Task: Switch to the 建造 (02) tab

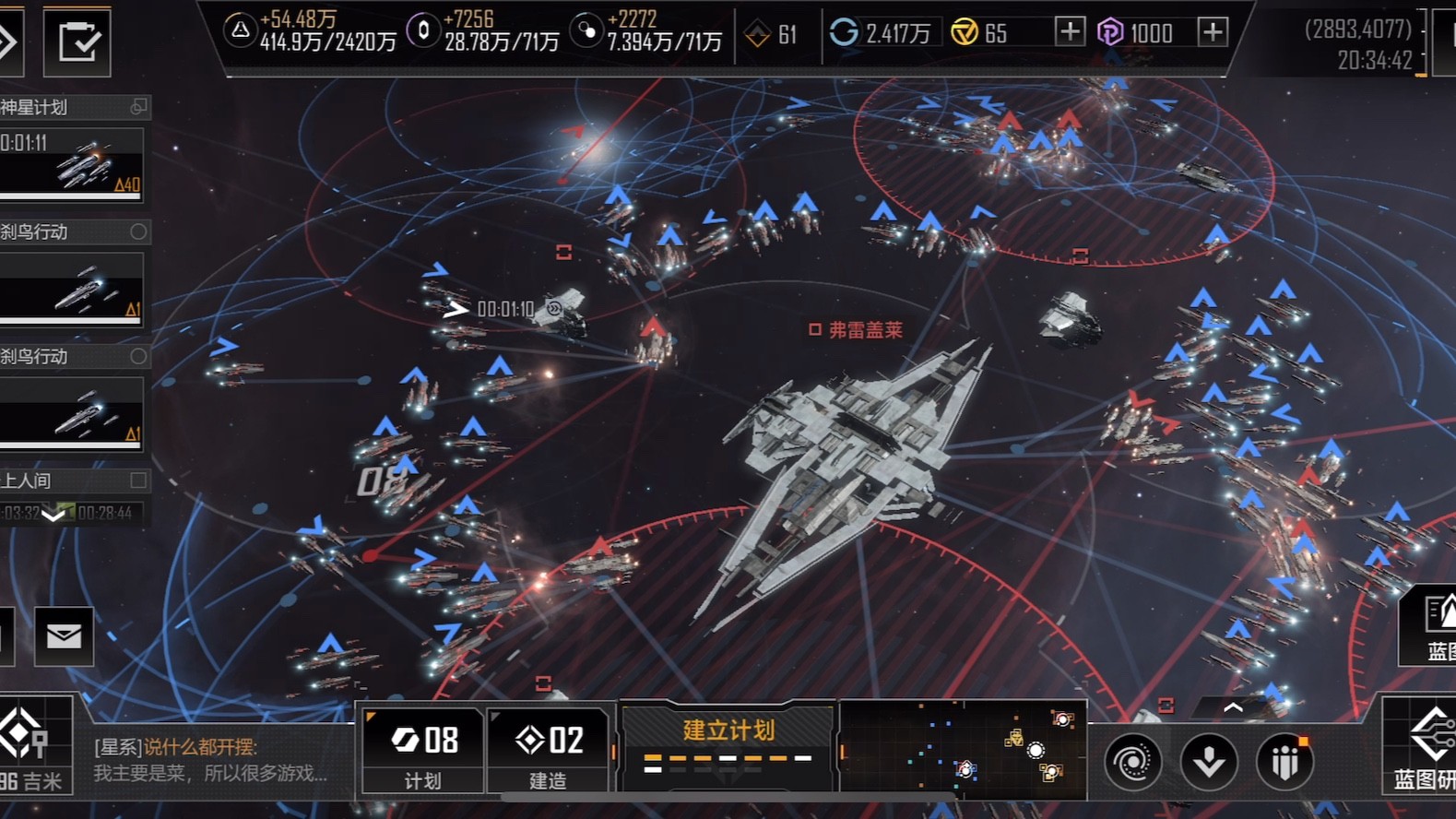Action: coord(549,750)
